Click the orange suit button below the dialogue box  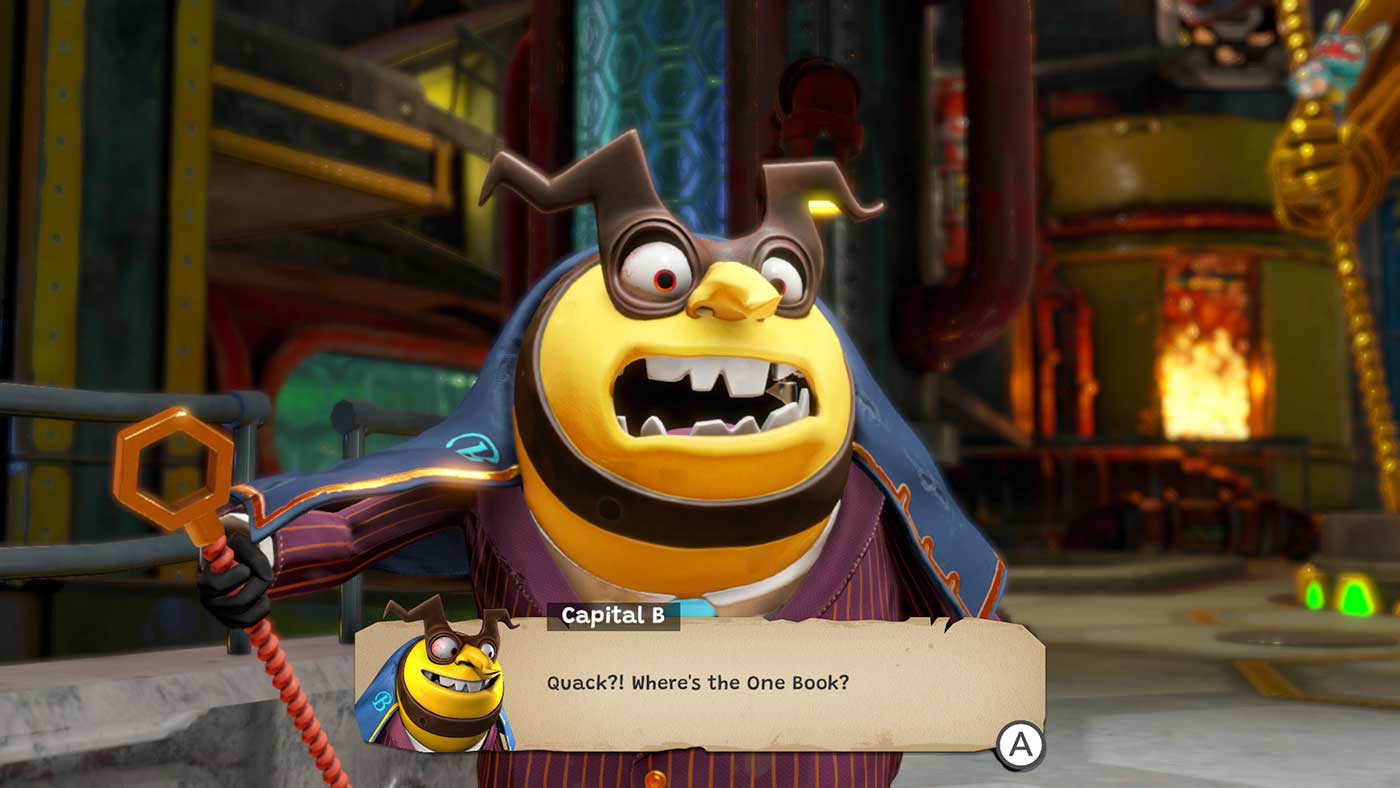coord(656,779)
